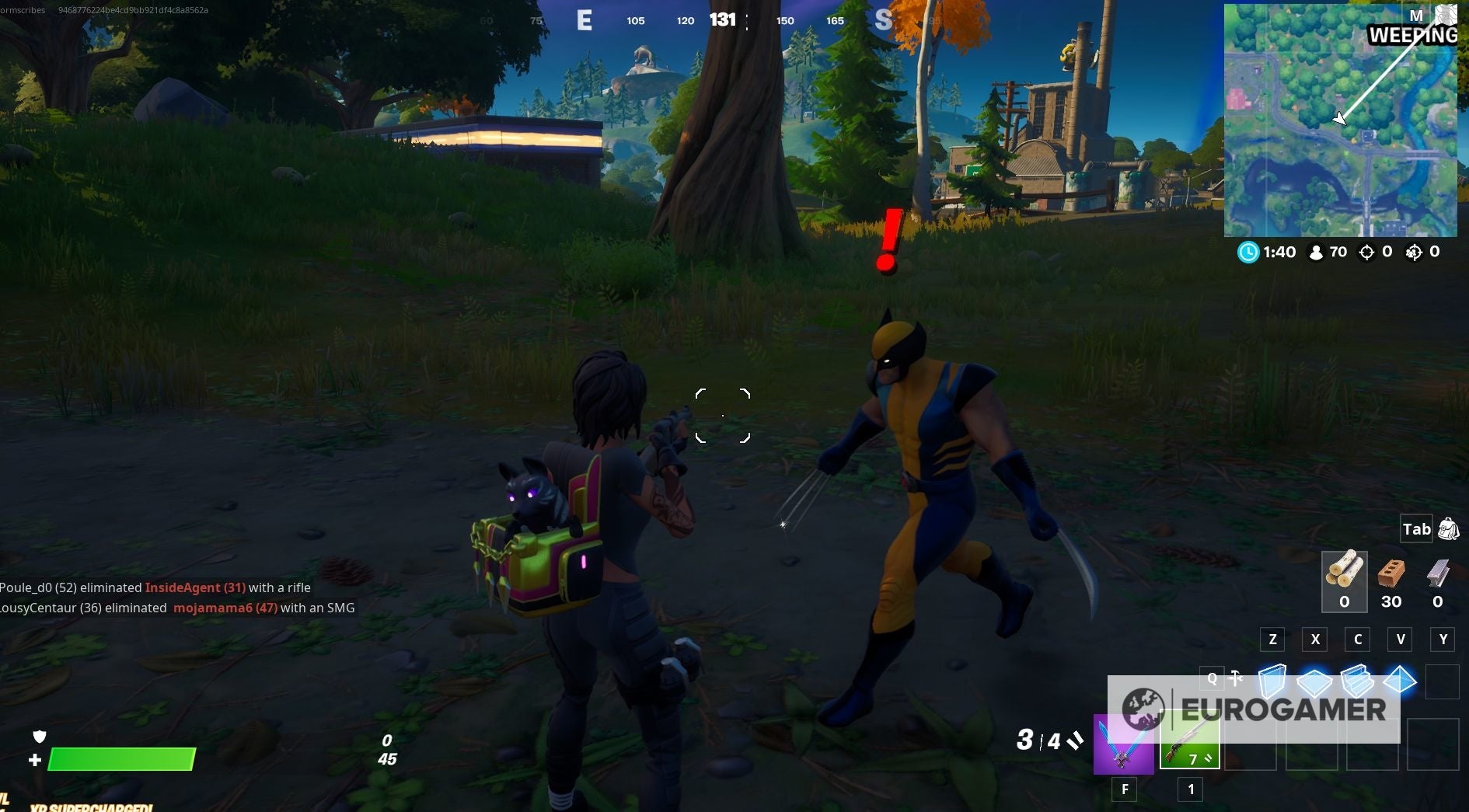Click the clock icon showing 1:40

[1248, 252]
